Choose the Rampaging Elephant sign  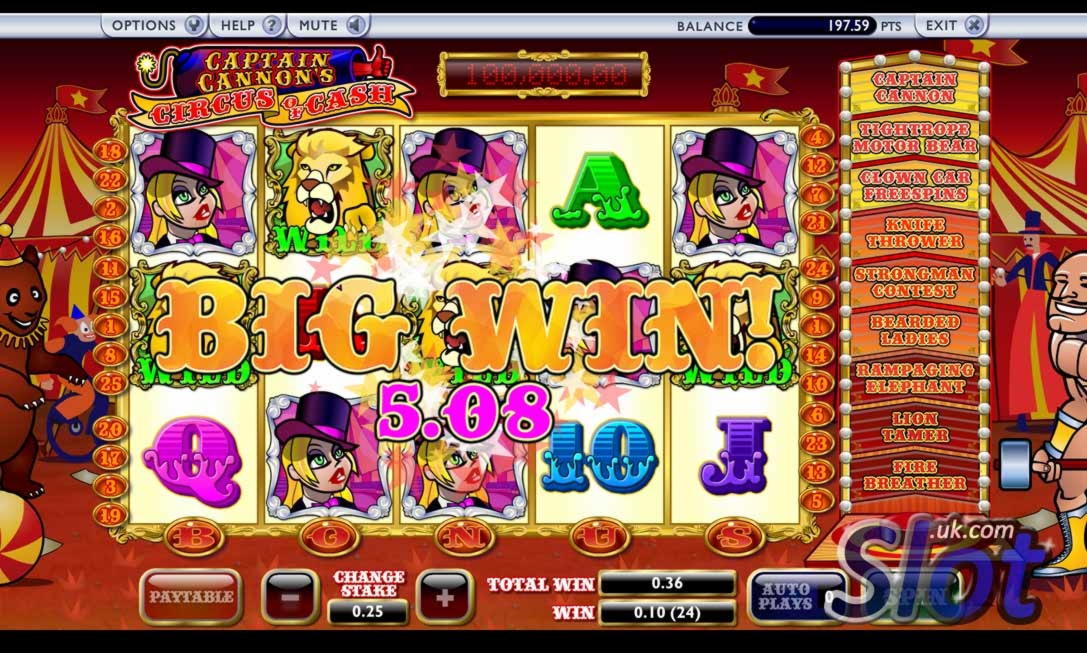914,378
